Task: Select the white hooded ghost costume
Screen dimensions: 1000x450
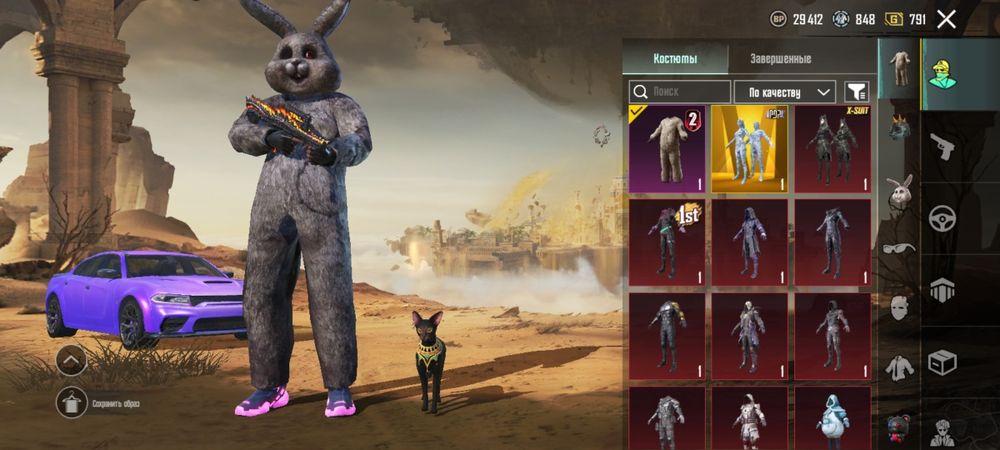Action: point(832,417)
